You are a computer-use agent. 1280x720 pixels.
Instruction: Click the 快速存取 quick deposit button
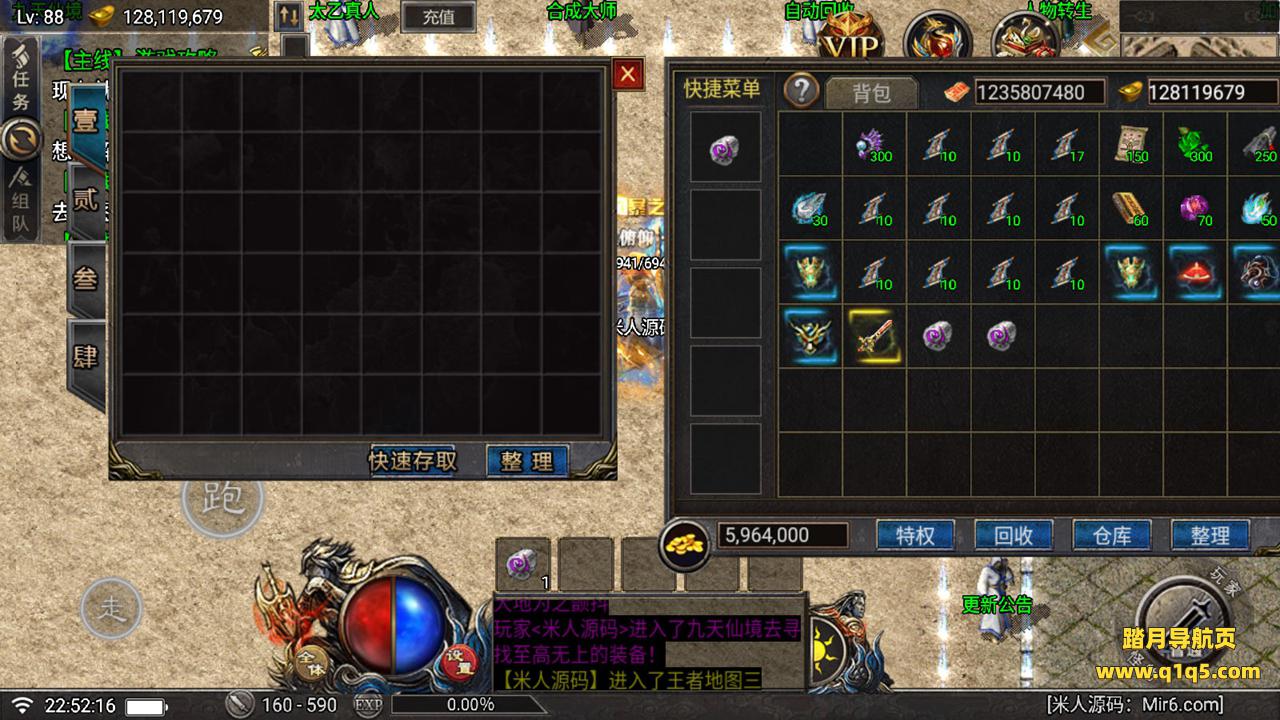[x=413, y=461]
